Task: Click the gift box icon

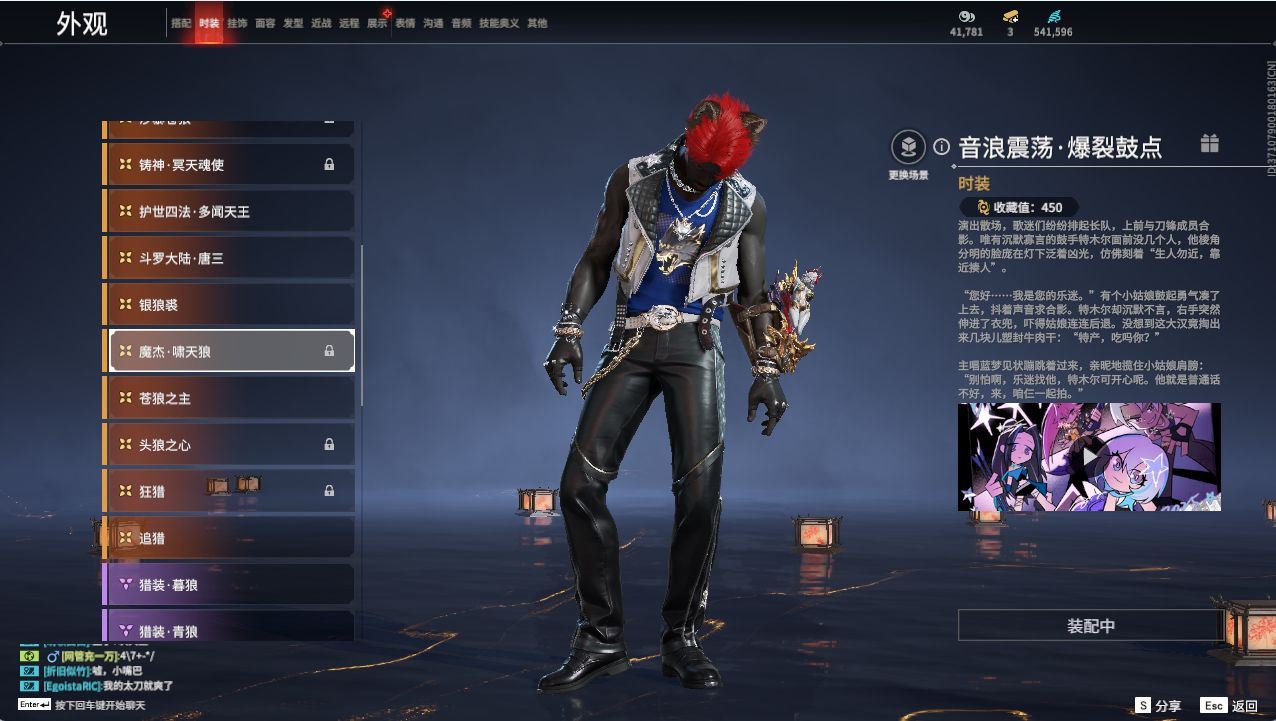Action: tap(1210, 144)
